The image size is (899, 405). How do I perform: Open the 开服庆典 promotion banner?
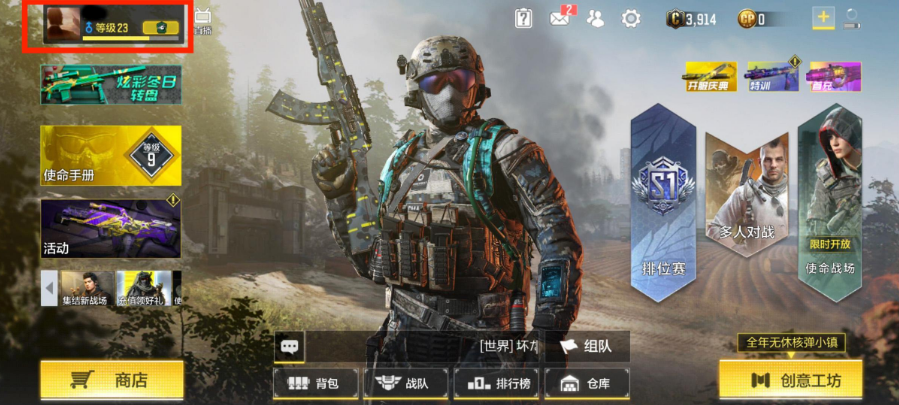pos(710,77)
